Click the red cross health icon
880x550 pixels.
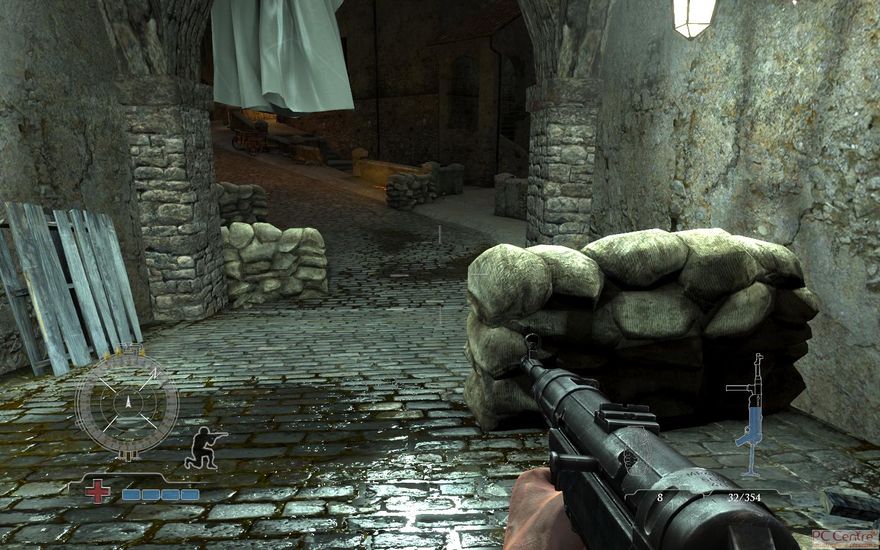point(97,492)
